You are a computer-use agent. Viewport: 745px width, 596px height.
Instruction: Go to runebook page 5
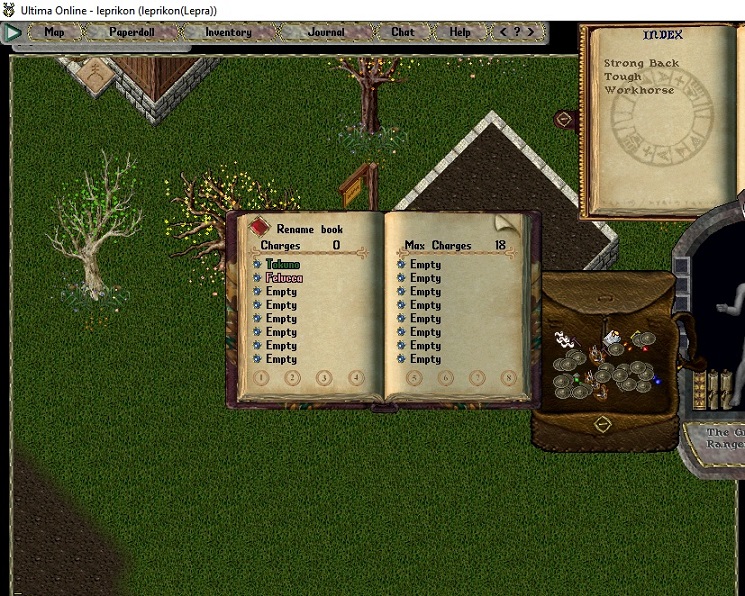[415, 378]
